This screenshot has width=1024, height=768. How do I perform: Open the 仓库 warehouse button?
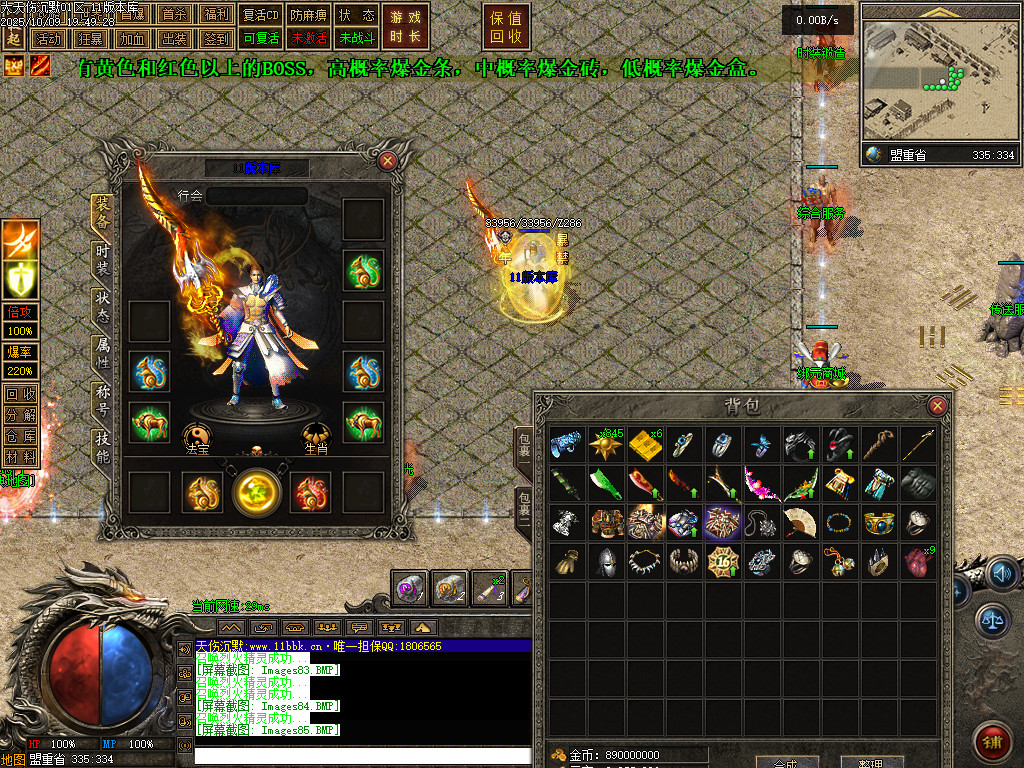tap(20, 436)
